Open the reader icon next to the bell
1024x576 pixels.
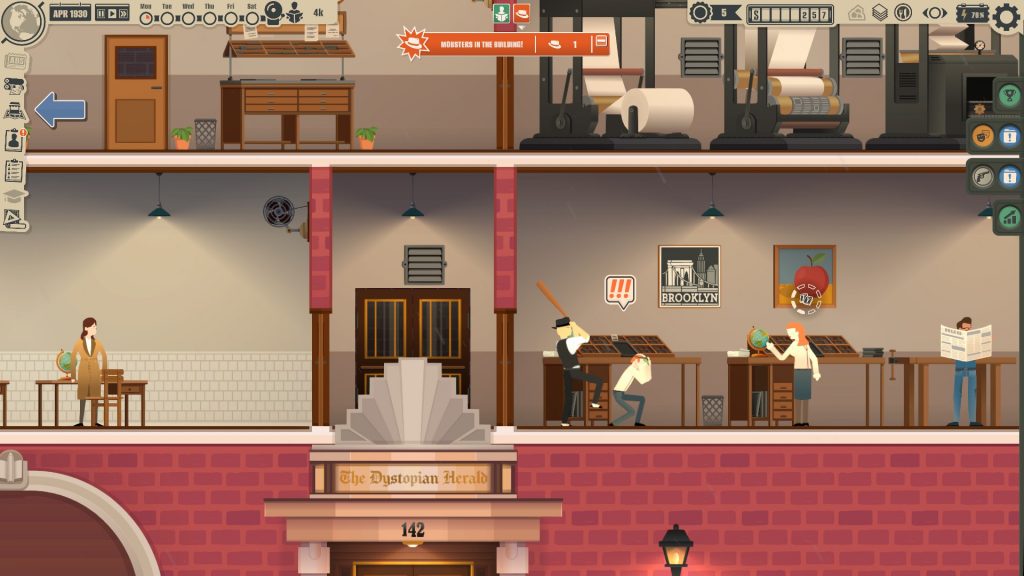(296, 13)
